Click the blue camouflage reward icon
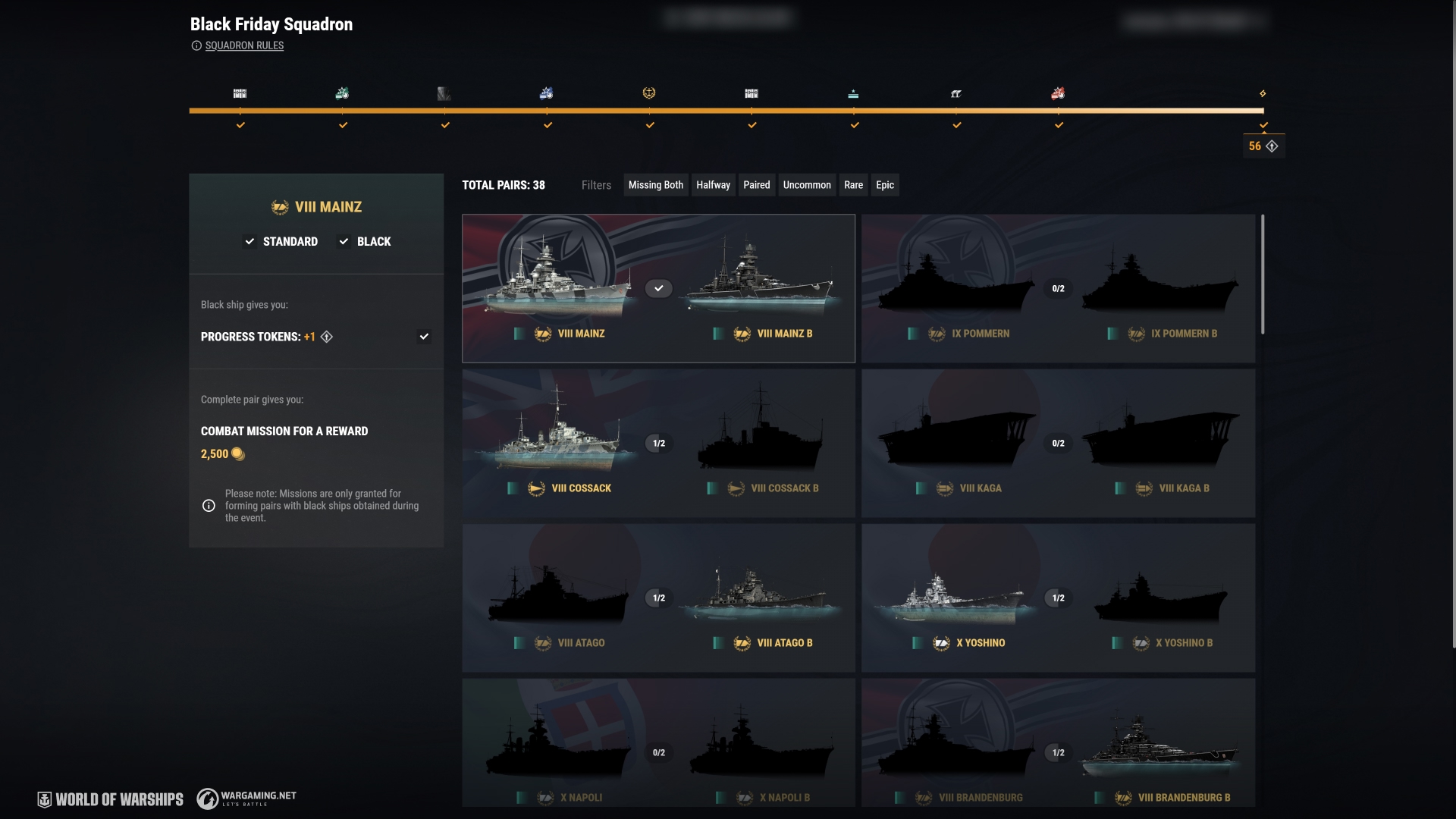 pyautogui.click(x=548, y=93)
